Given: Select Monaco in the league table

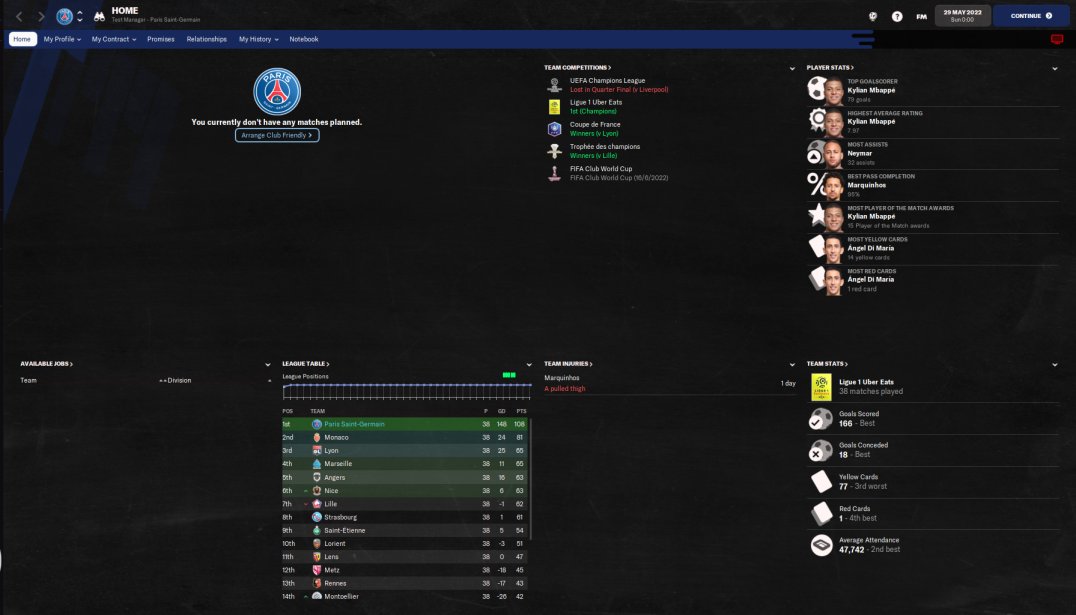Looking at the screenshot, I should pos(337,437).
